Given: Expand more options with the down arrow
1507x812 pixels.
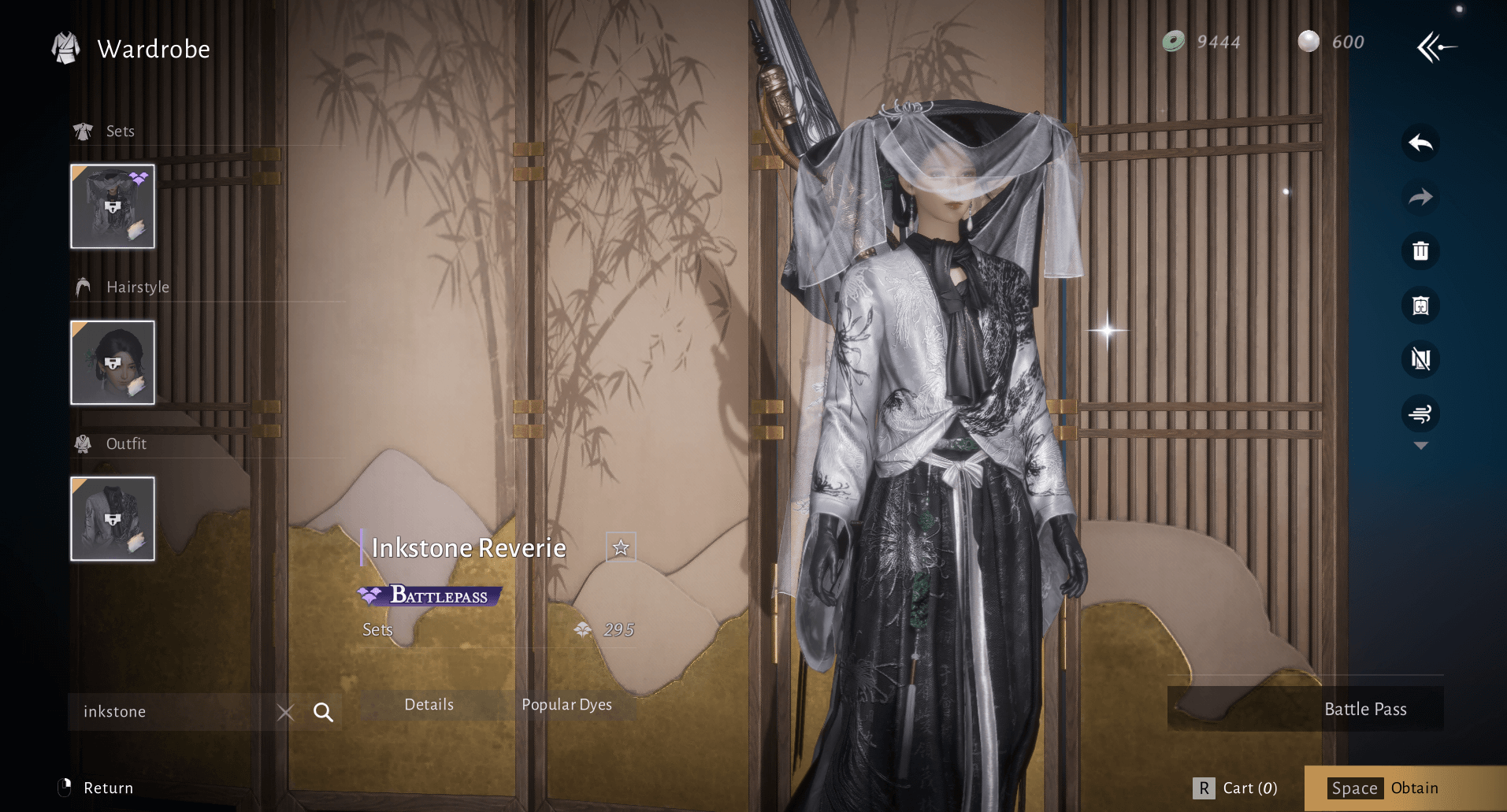Looking at the screenshot, I should (x=1420, y=446).
